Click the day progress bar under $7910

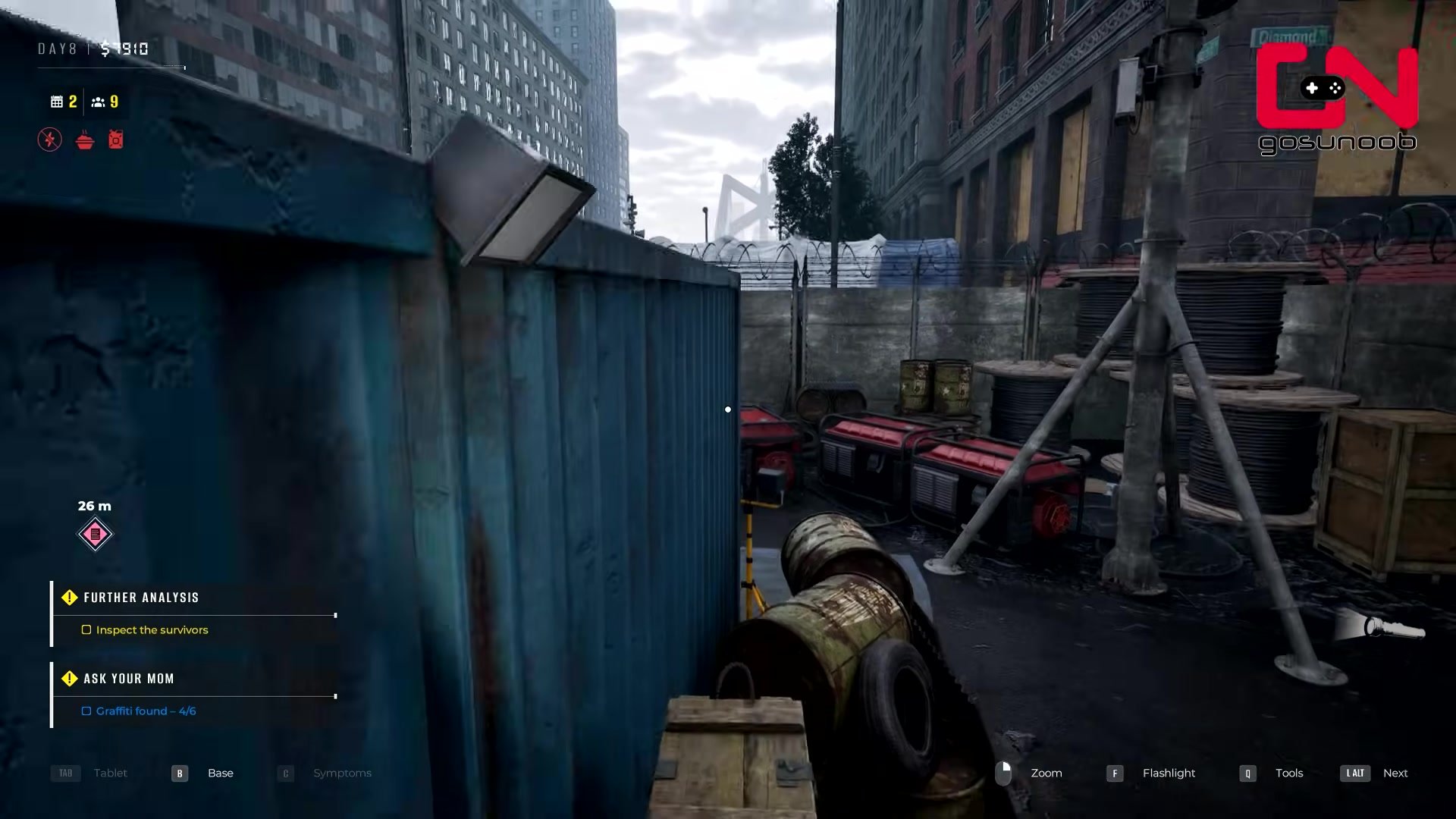[110, 67]
